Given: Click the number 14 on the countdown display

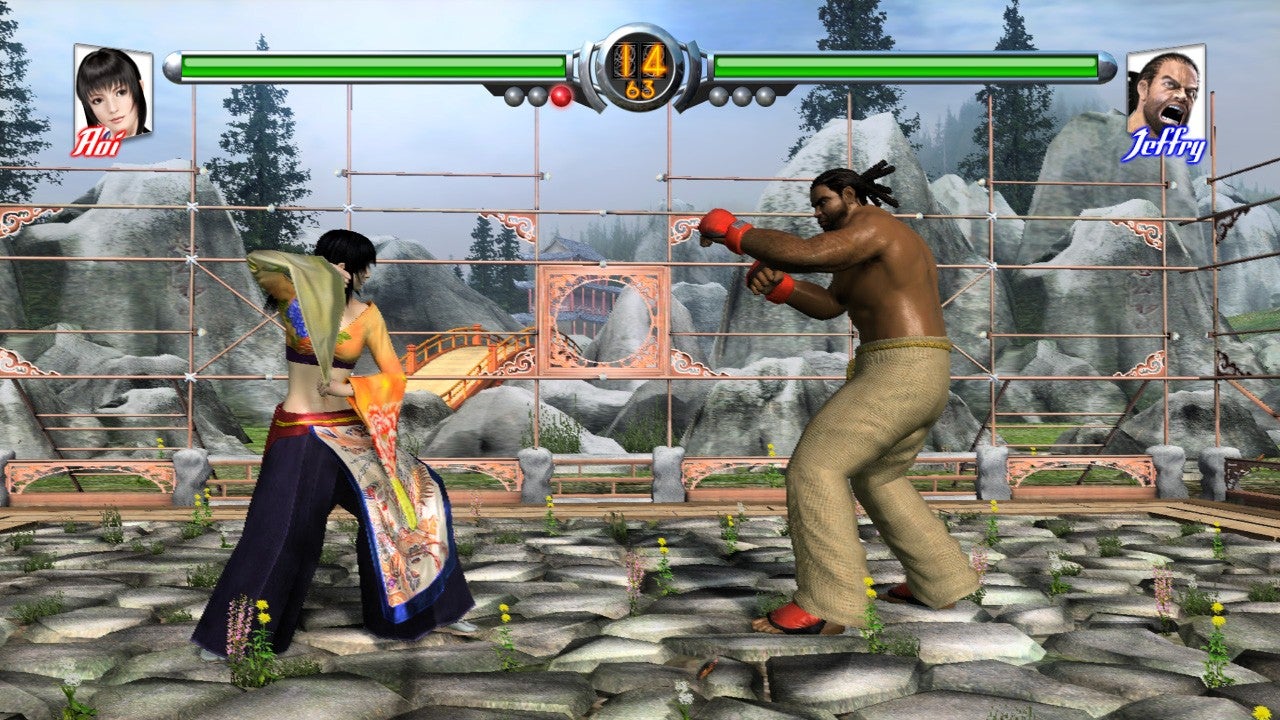Looking at the screenshot, I should pyautogui.click(x=640, y=62).
